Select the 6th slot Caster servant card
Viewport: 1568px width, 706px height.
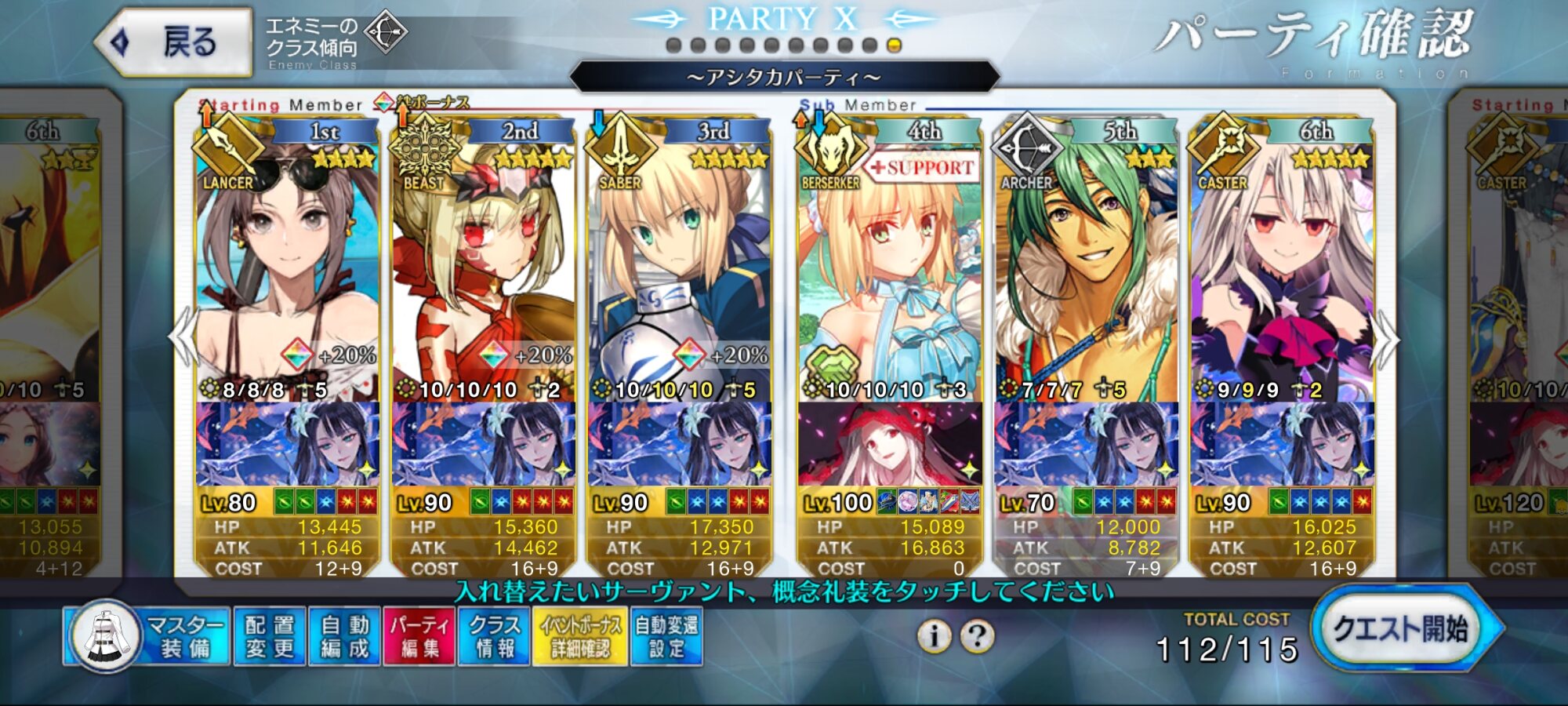click(x=1282, y=267)
